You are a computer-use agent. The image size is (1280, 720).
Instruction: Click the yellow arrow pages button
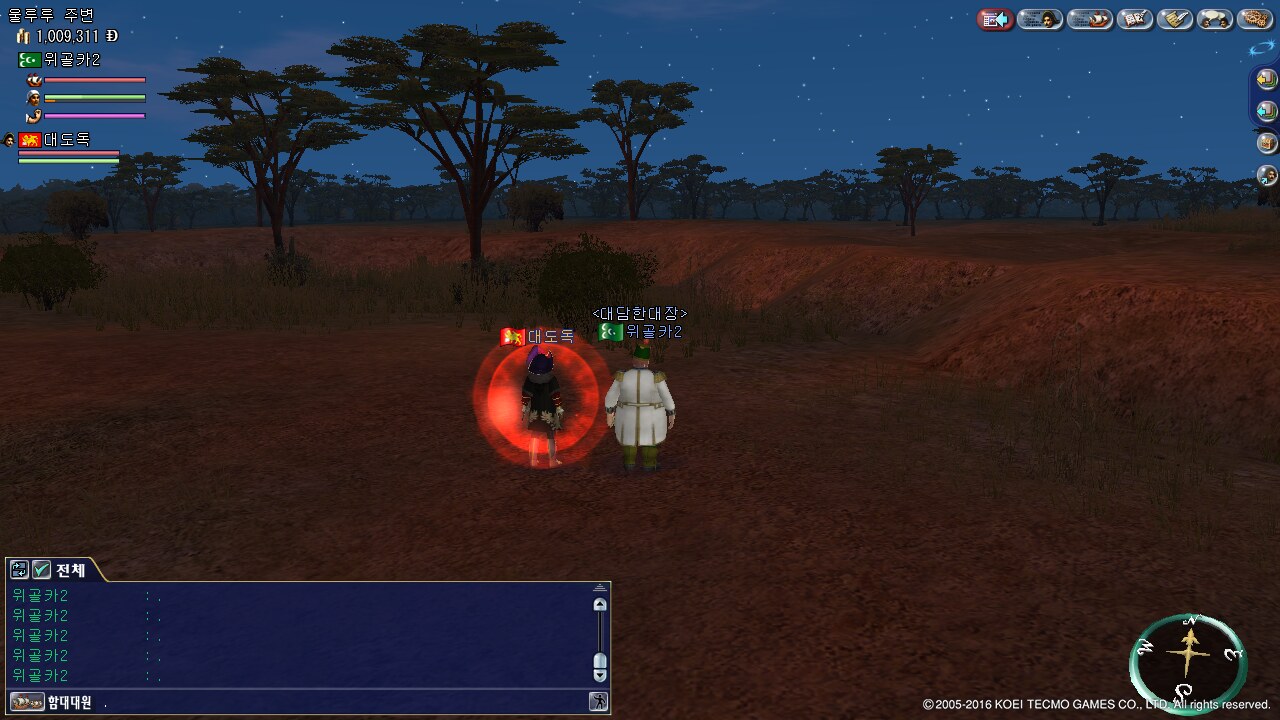coord(1267,78)
